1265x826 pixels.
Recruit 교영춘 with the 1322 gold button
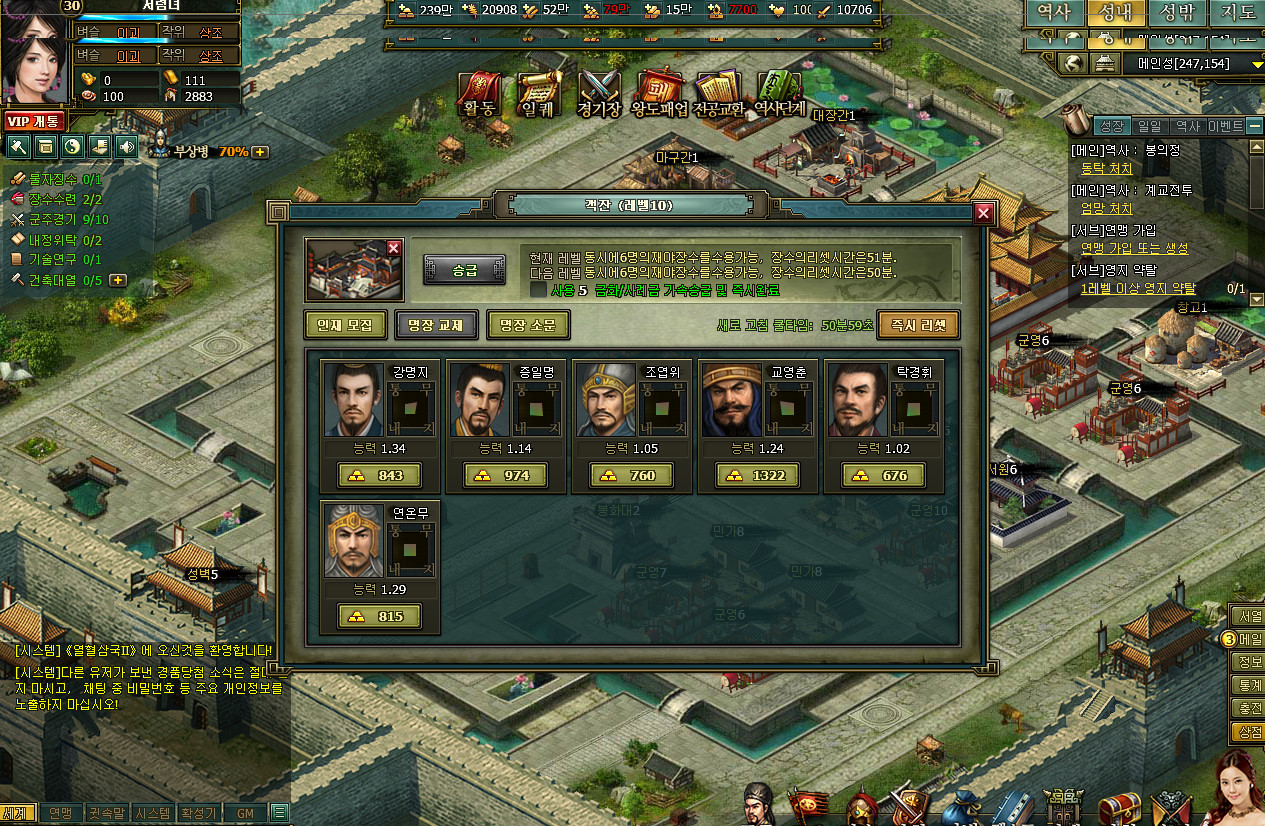pos(757,475)
